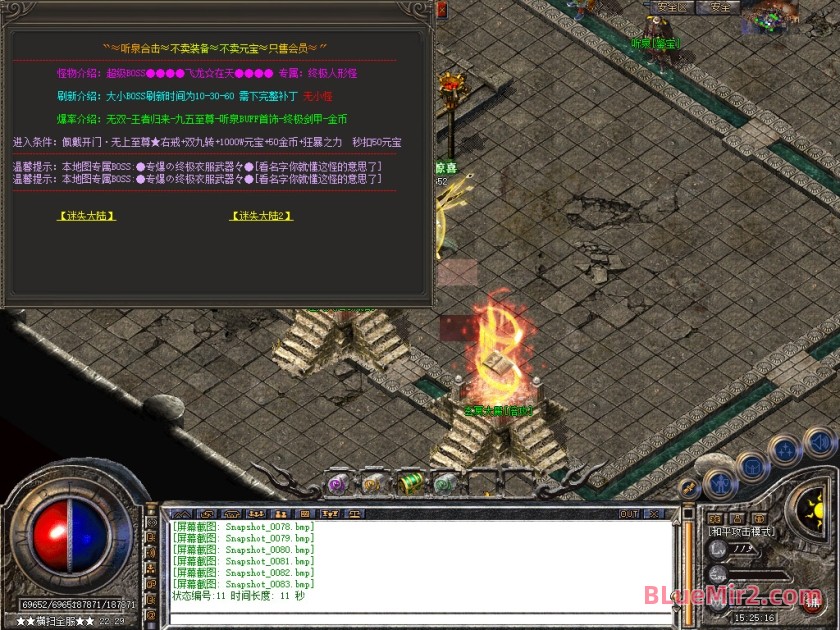The width and height of the screenshot is (840, 630).
Task: Close the chat window with X button
Action: click(x=652, y=514)
